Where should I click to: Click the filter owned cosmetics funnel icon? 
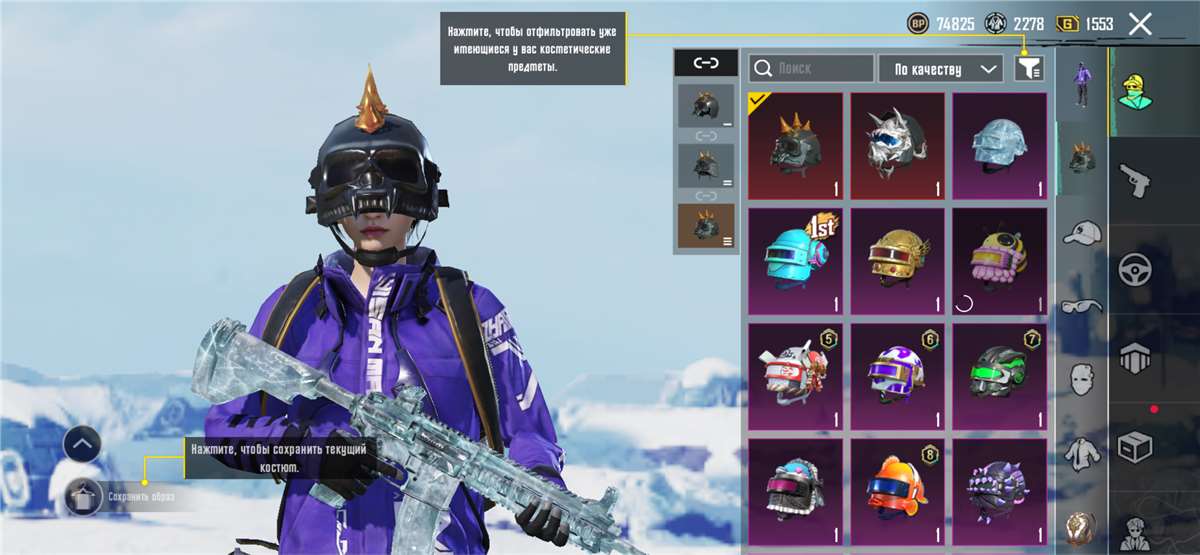(x=1029, y=68)
